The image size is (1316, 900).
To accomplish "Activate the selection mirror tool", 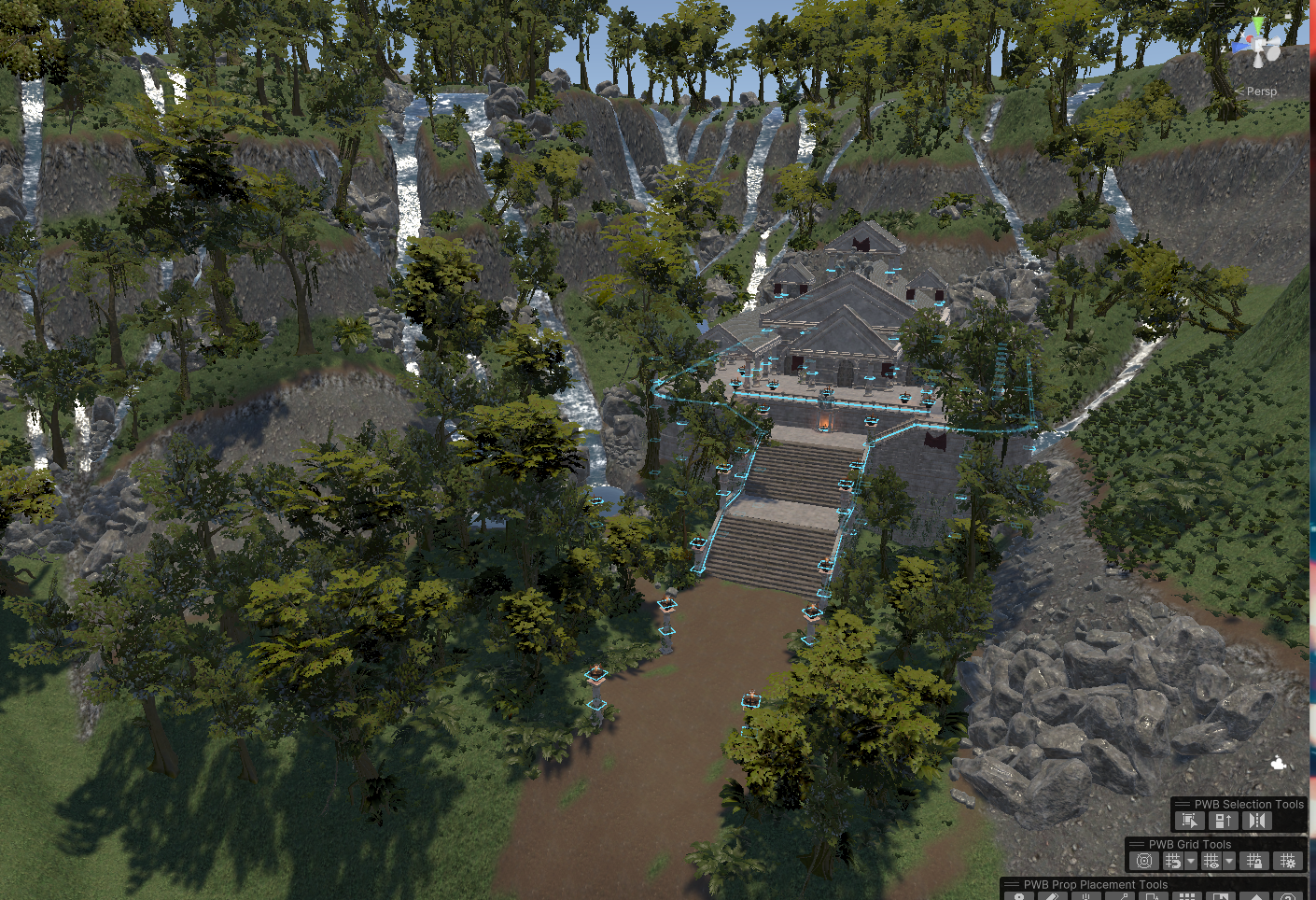I will coord(1257,821).
